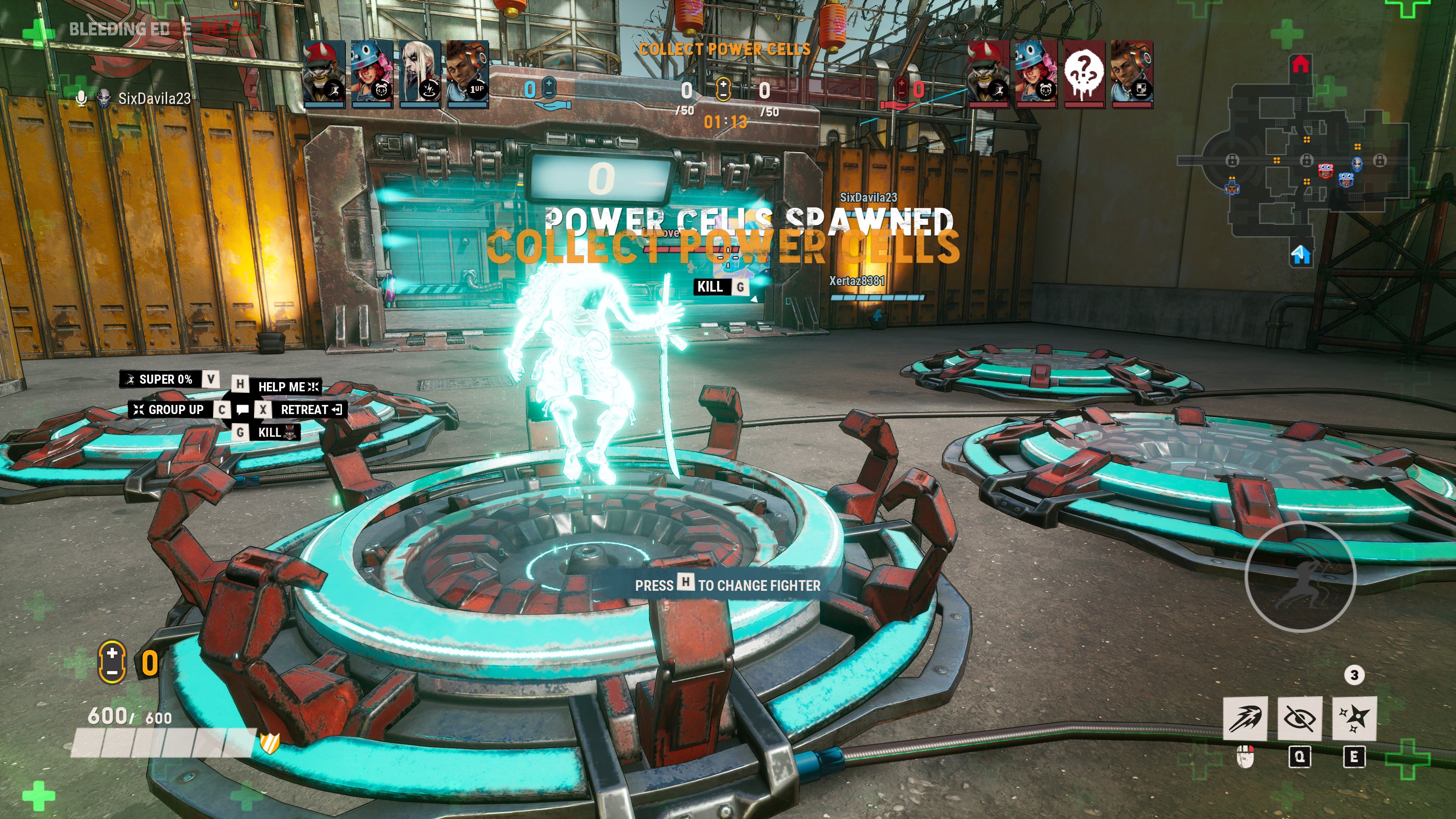Click the power cell counter icon
Image resolution: width=1456 pixels, height=819 pixels.
(x=112, y=661)
